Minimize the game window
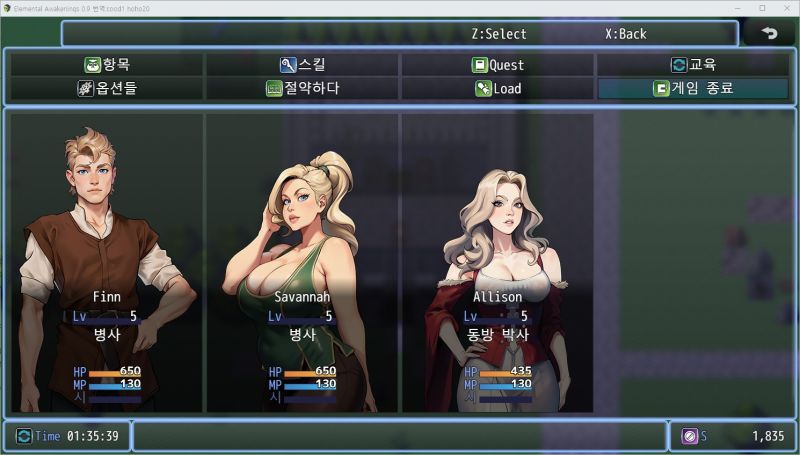The image size is (800, 455). (736, 8)
